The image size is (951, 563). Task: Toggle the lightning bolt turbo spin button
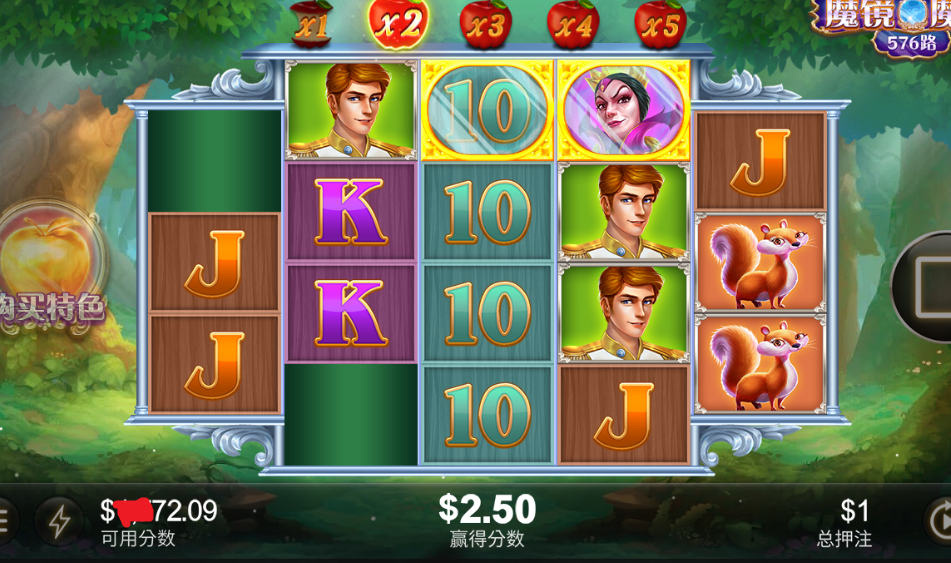click(59, 521)
